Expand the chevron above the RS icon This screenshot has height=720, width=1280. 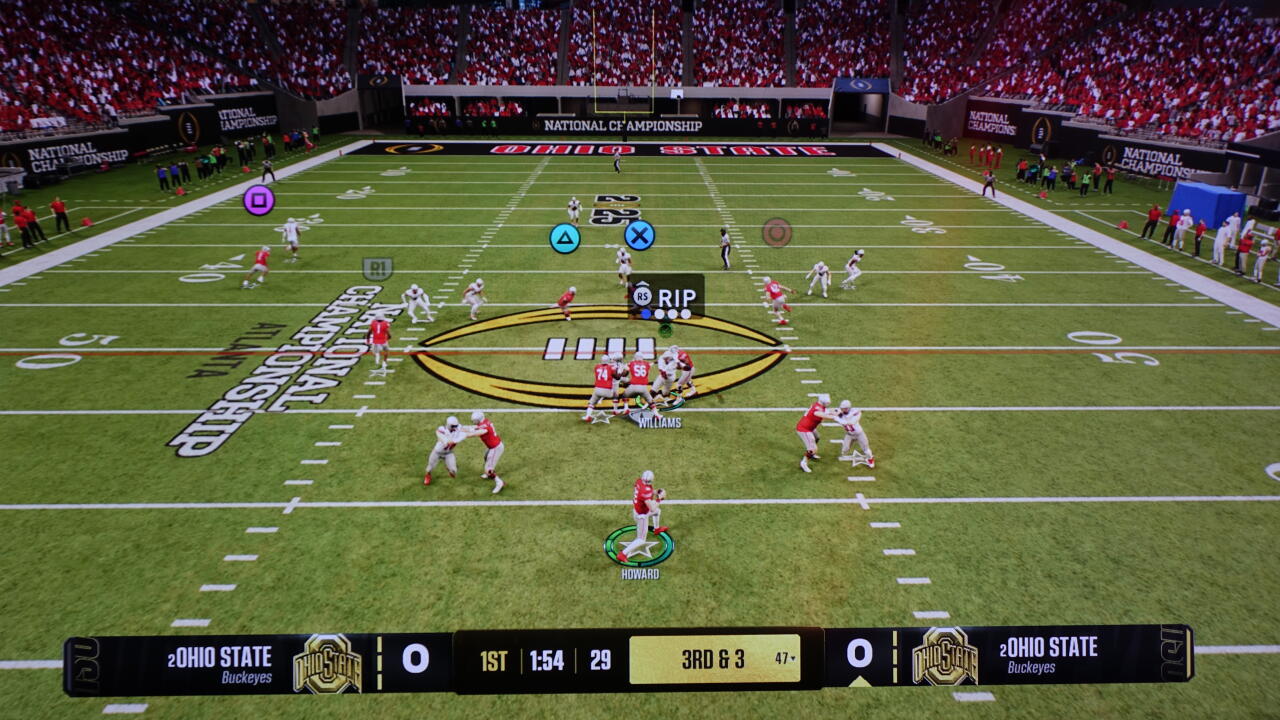[x=643, y=284]
